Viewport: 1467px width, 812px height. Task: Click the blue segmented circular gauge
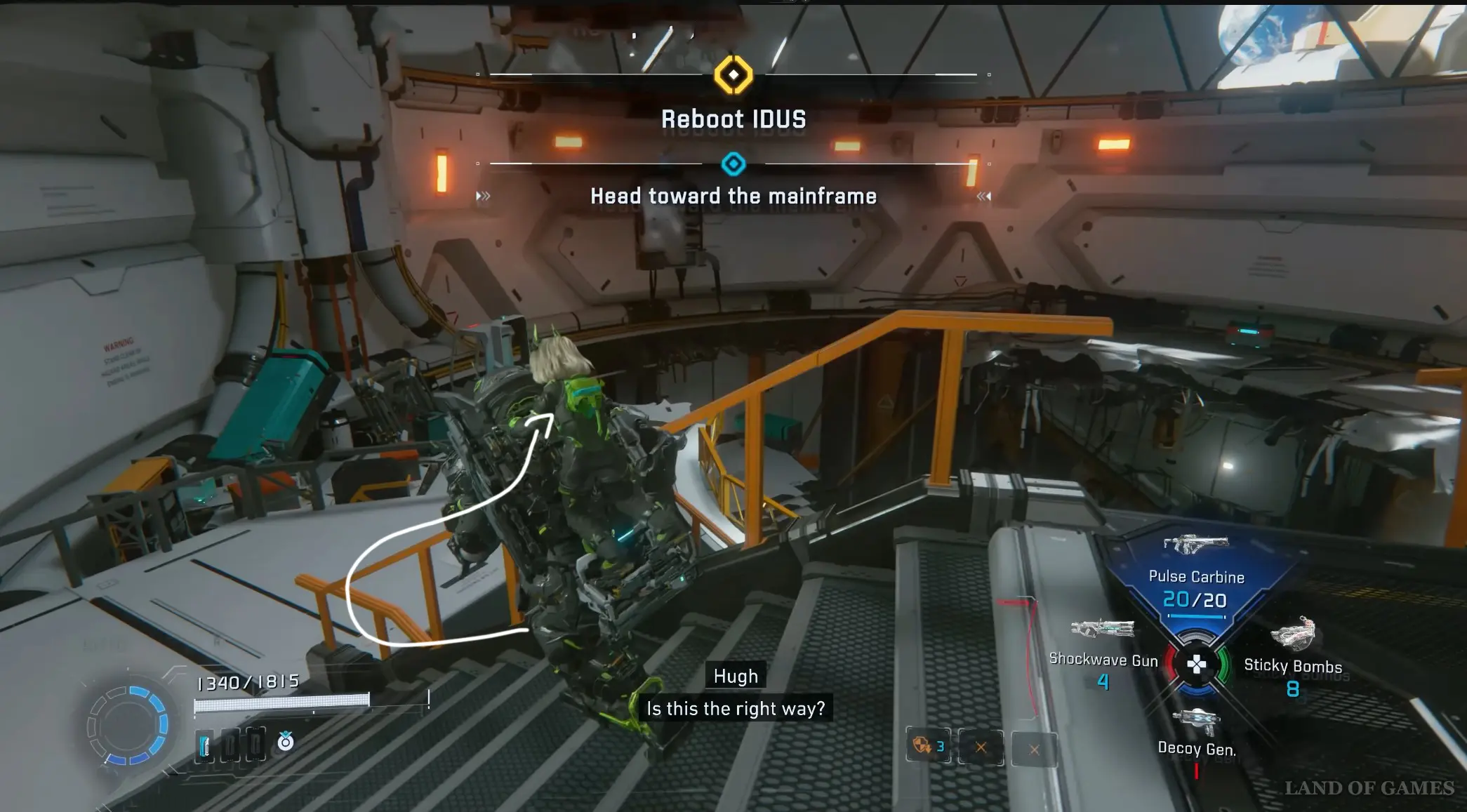128,725
